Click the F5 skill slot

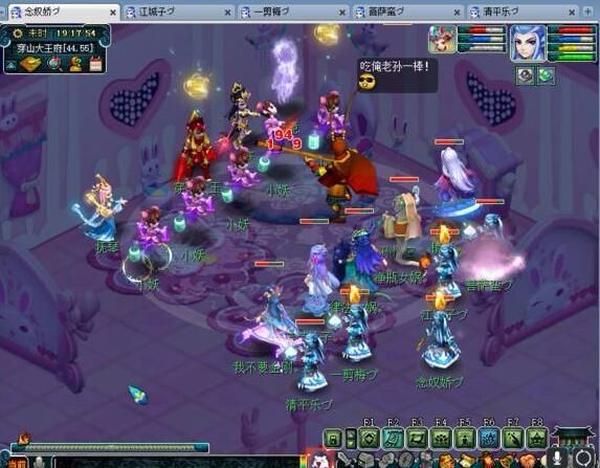pyautogui.click(x=464, y=438)
